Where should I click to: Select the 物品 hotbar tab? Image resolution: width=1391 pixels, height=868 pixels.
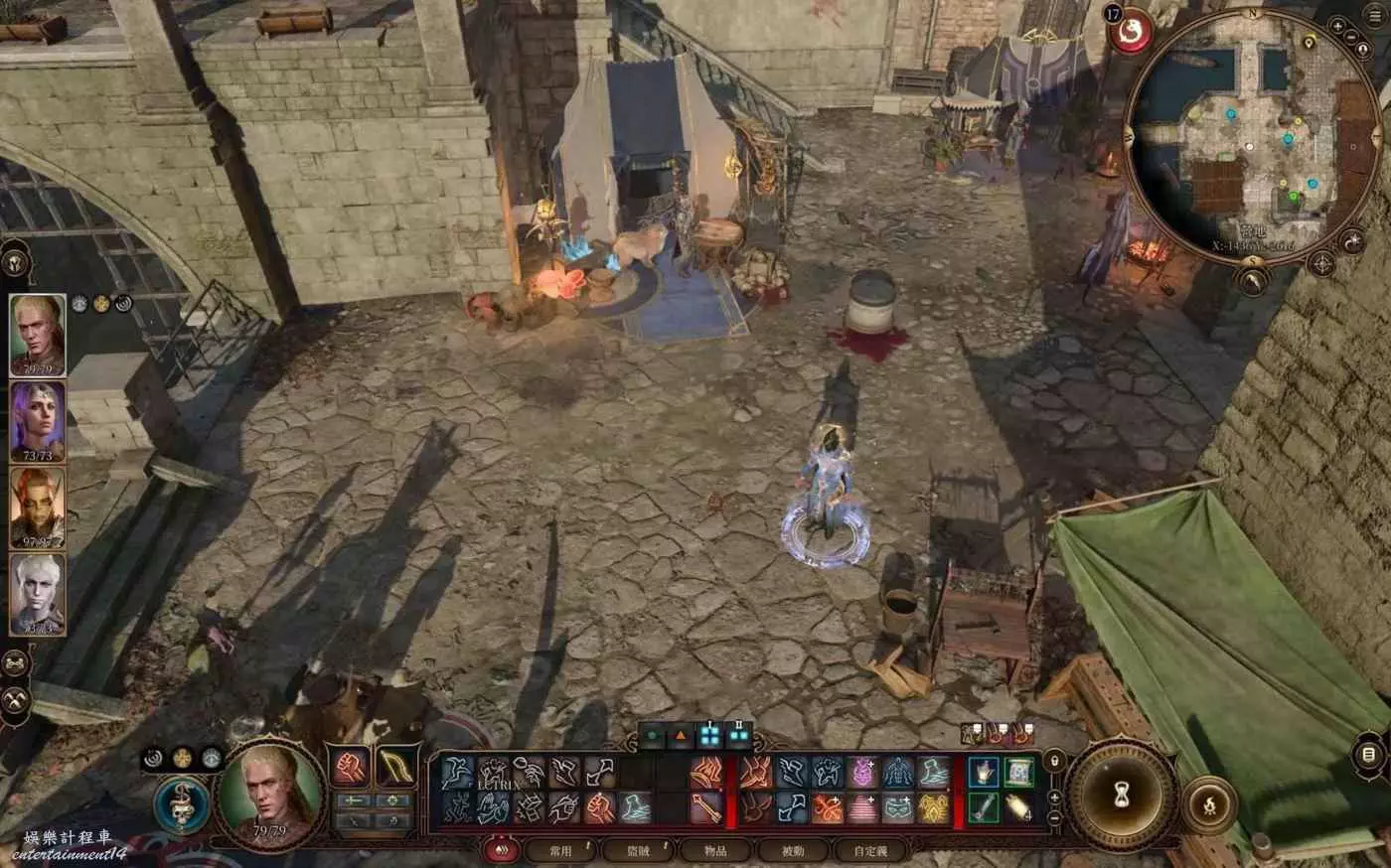[x=715, y=850]
